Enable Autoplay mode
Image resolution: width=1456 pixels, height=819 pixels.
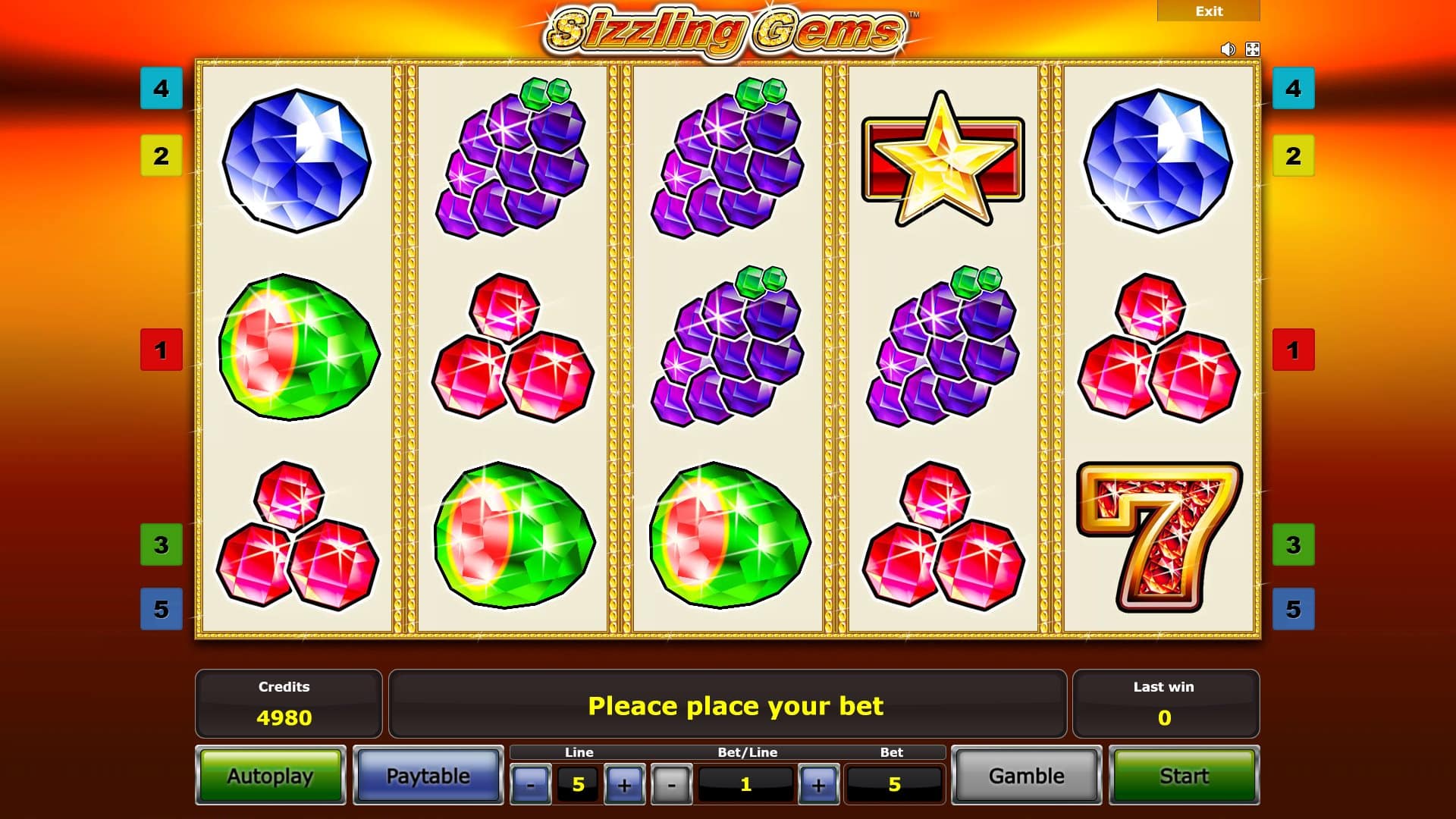(x=271, y=776)
